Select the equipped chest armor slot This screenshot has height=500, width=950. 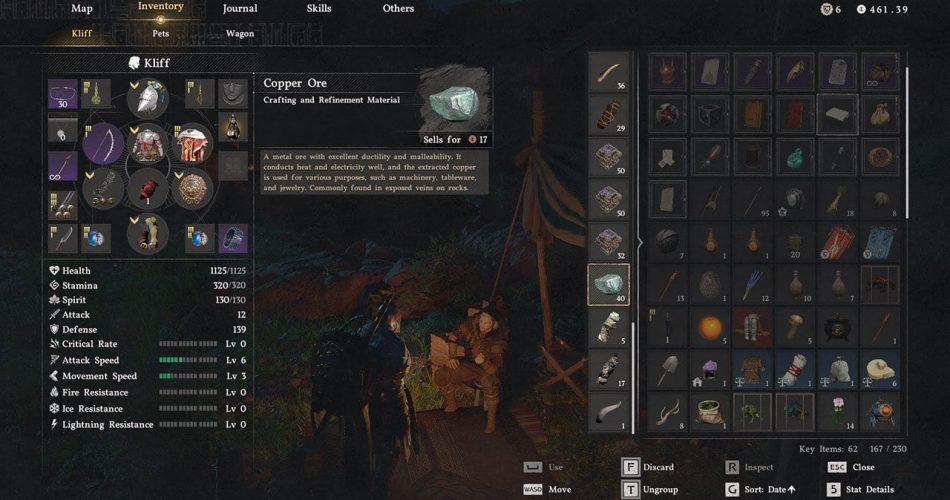[148, 143]
